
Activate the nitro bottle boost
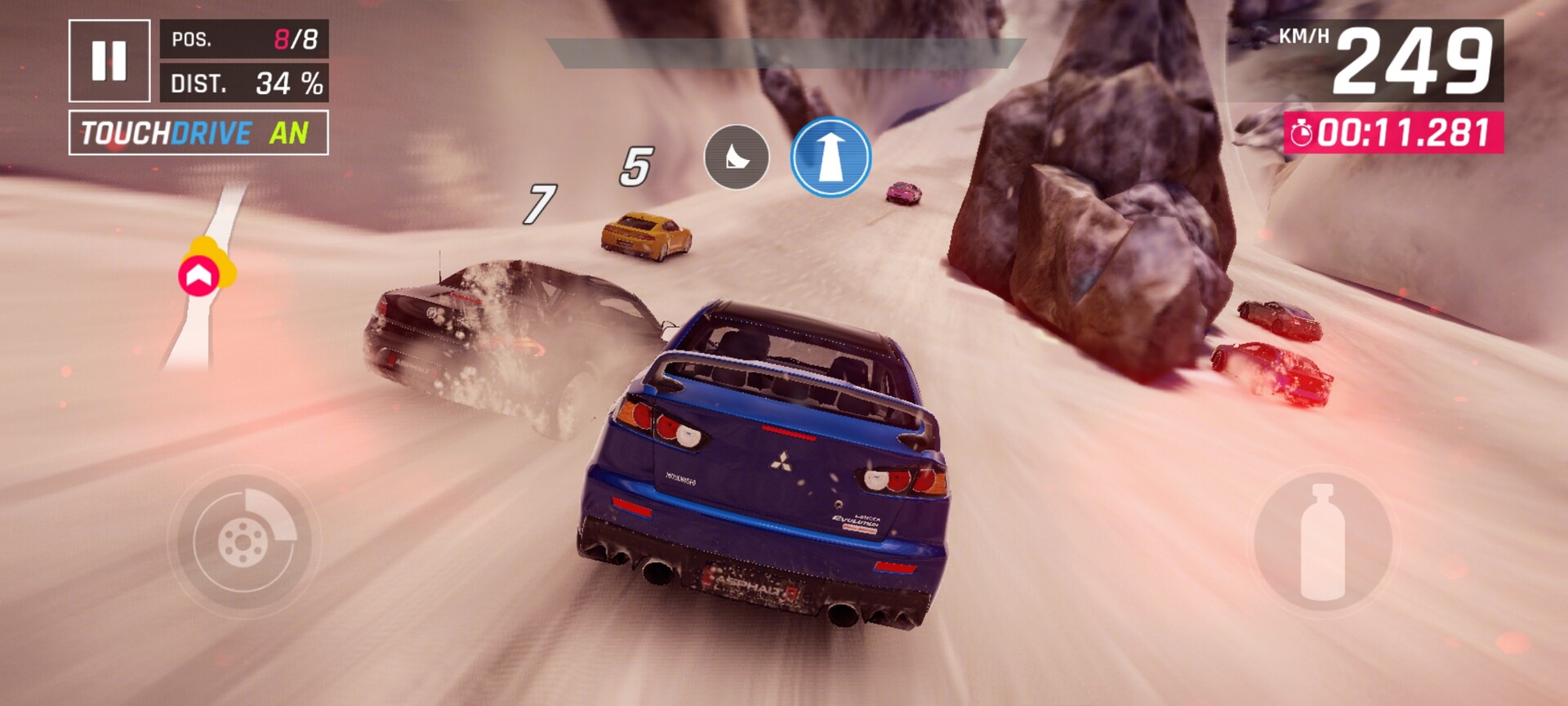tap(1322, 543)
